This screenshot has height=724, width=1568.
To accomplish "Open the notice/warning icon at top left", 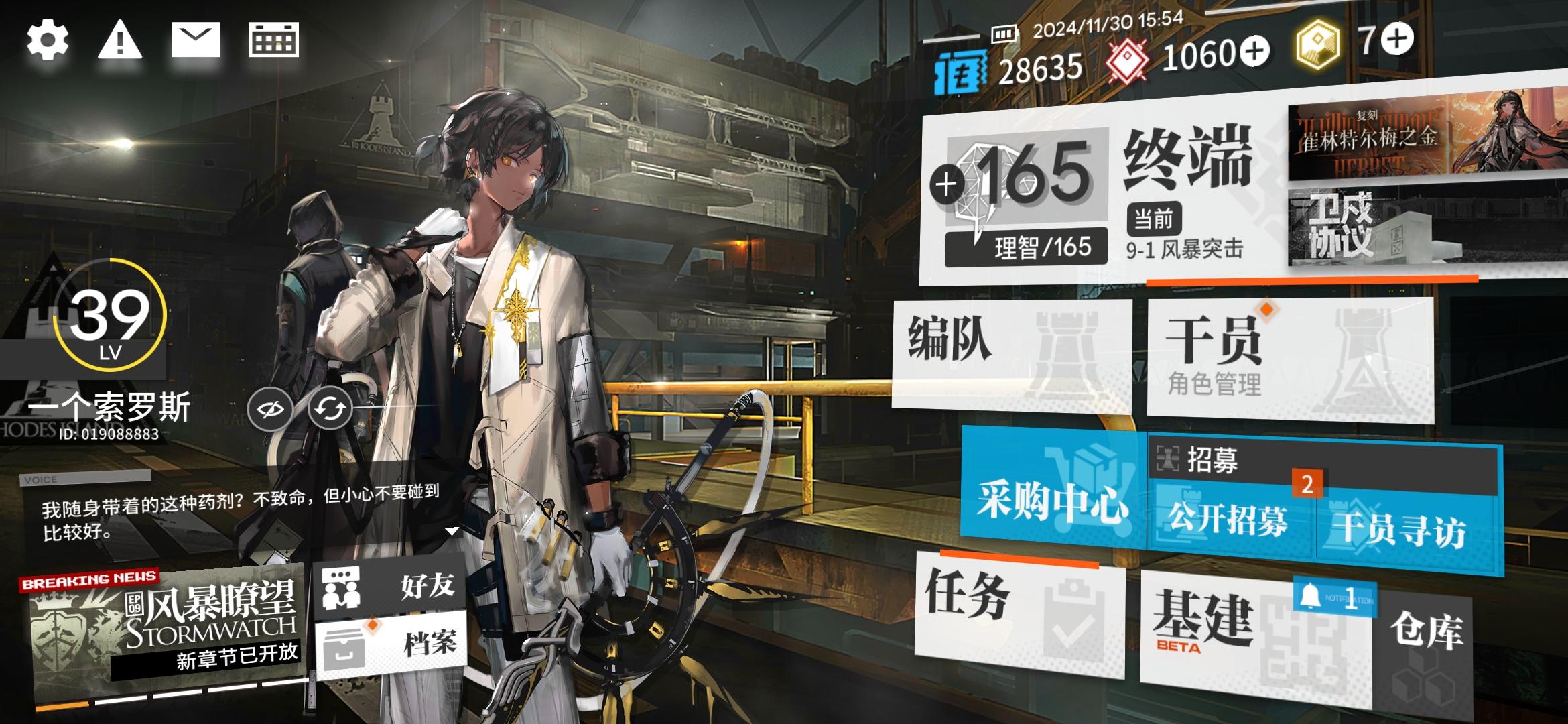I will tap(121, 40).
